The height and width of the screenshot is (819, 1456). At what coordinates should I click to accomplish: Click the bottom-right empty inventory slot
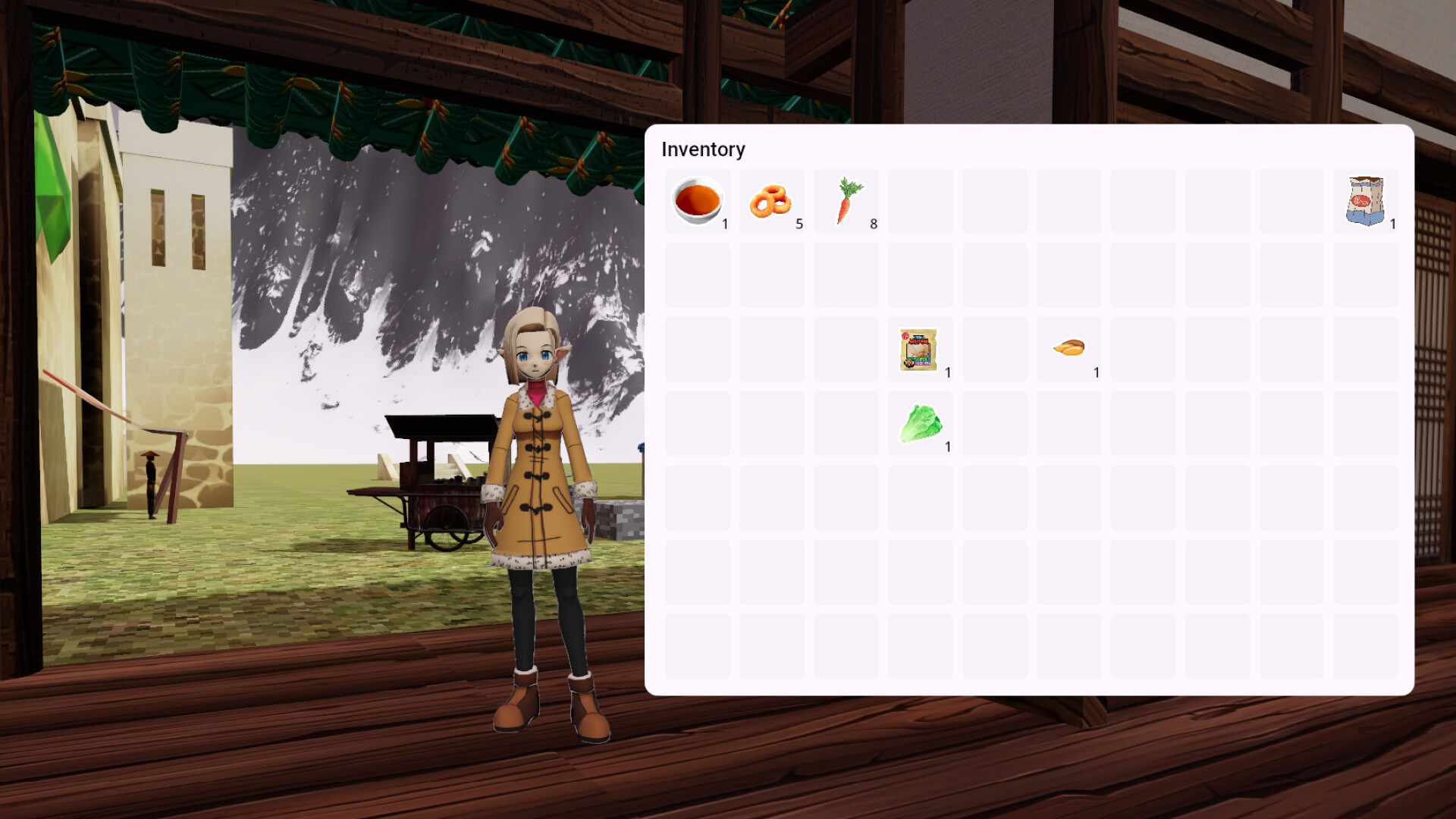coord(1365,646)
